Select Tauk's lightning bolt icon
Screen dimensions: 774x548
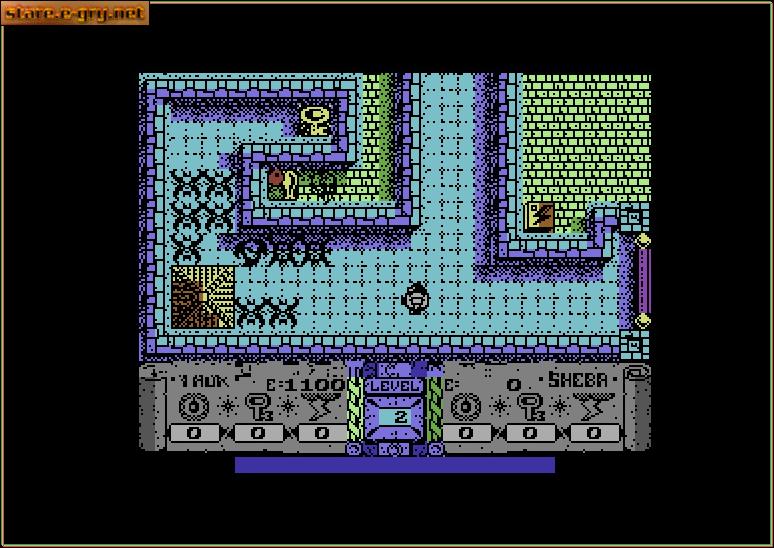pos(322,406)
